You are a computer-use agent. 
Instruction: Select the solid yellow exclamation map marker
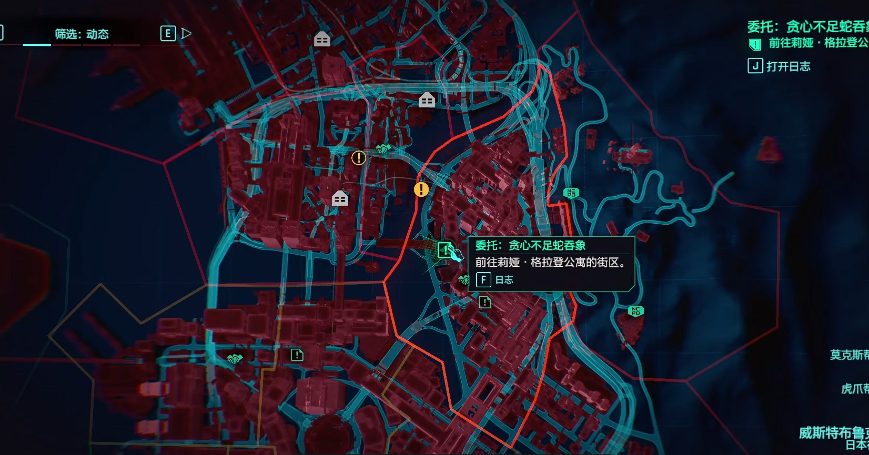point(421,188)
